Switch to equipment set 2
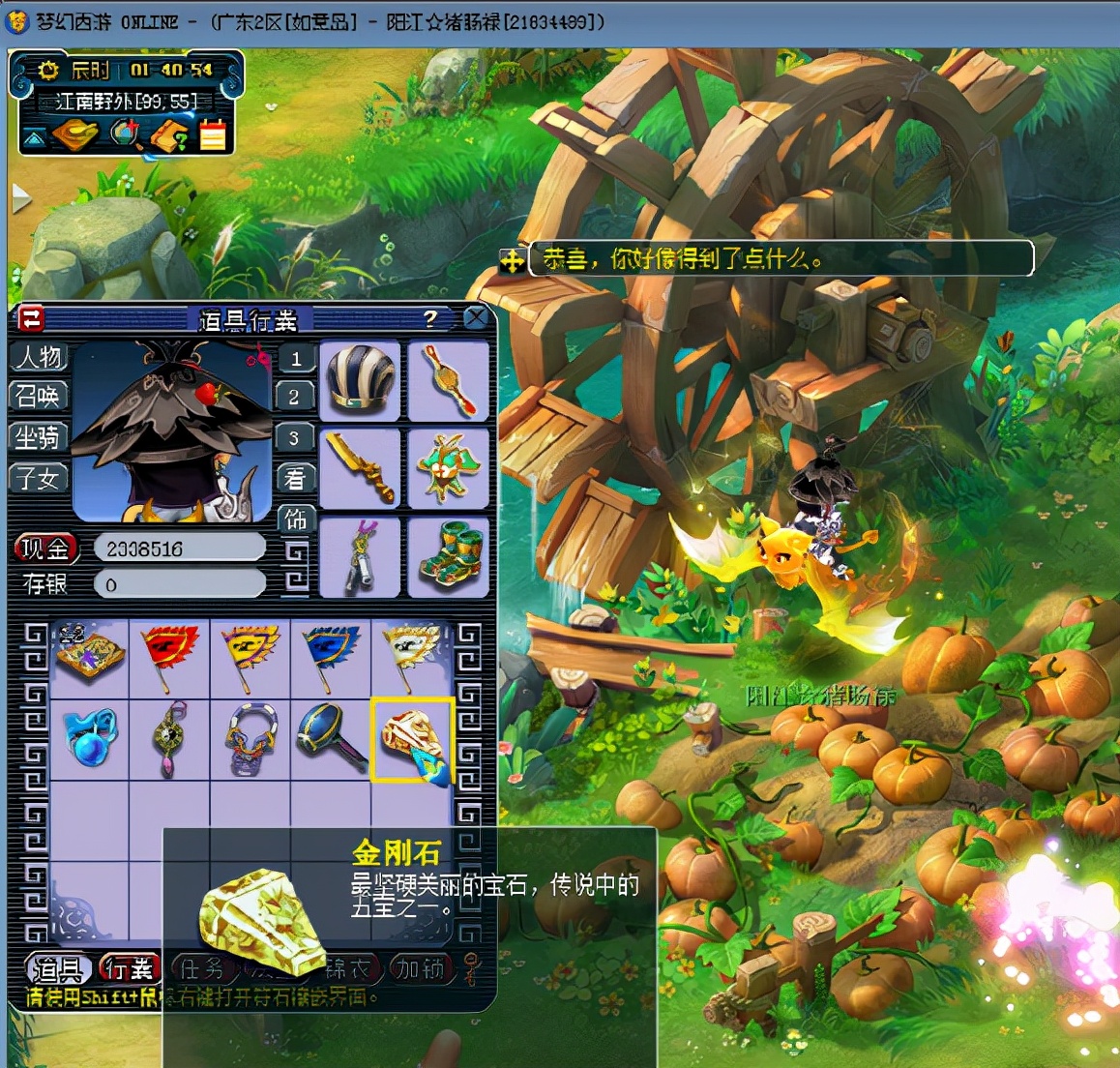Screen dimensions: 1120x1068 point(295,397)
